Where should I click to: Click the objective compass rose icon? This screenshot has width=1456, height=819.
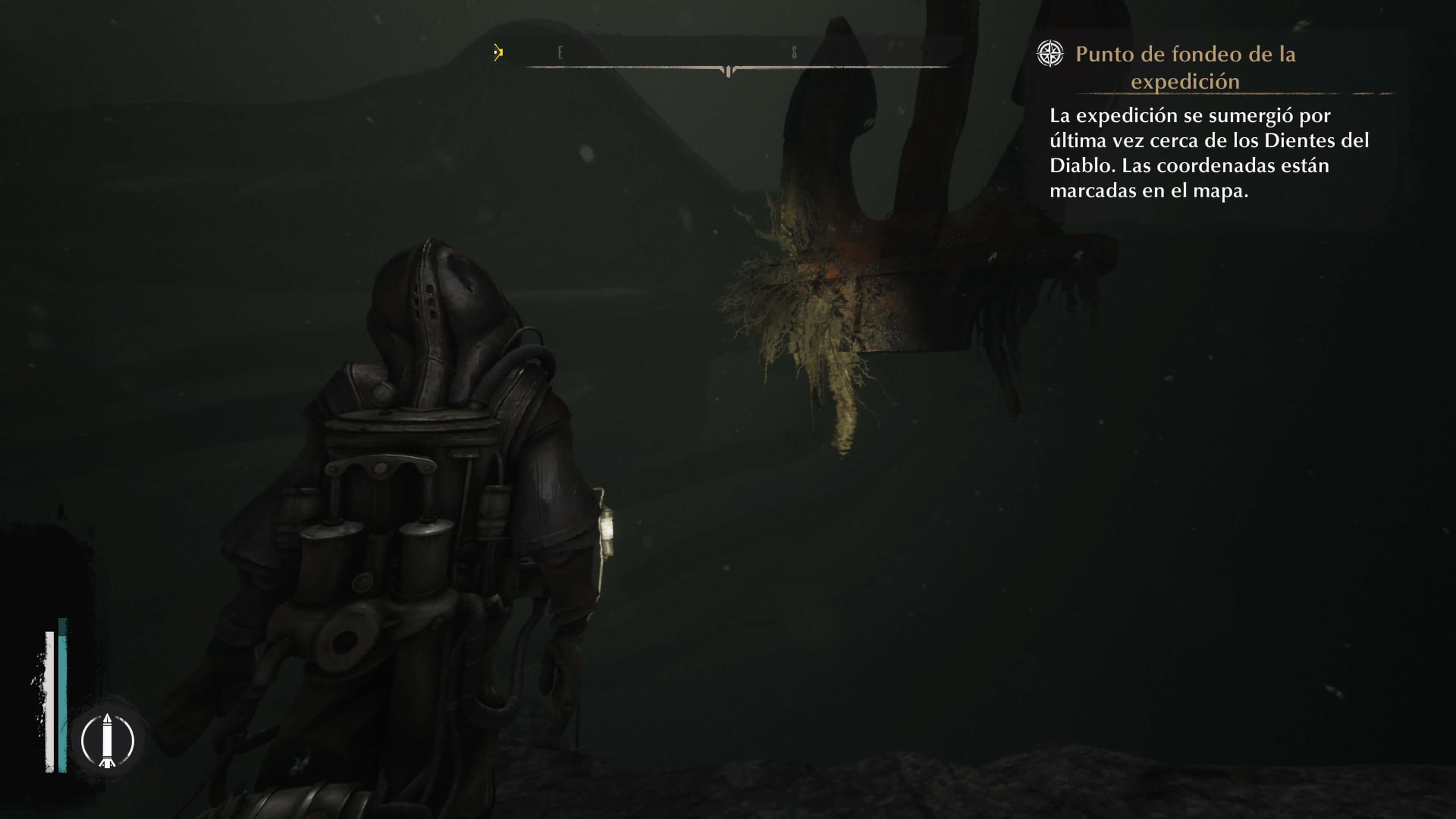(x=1050, y=54)
